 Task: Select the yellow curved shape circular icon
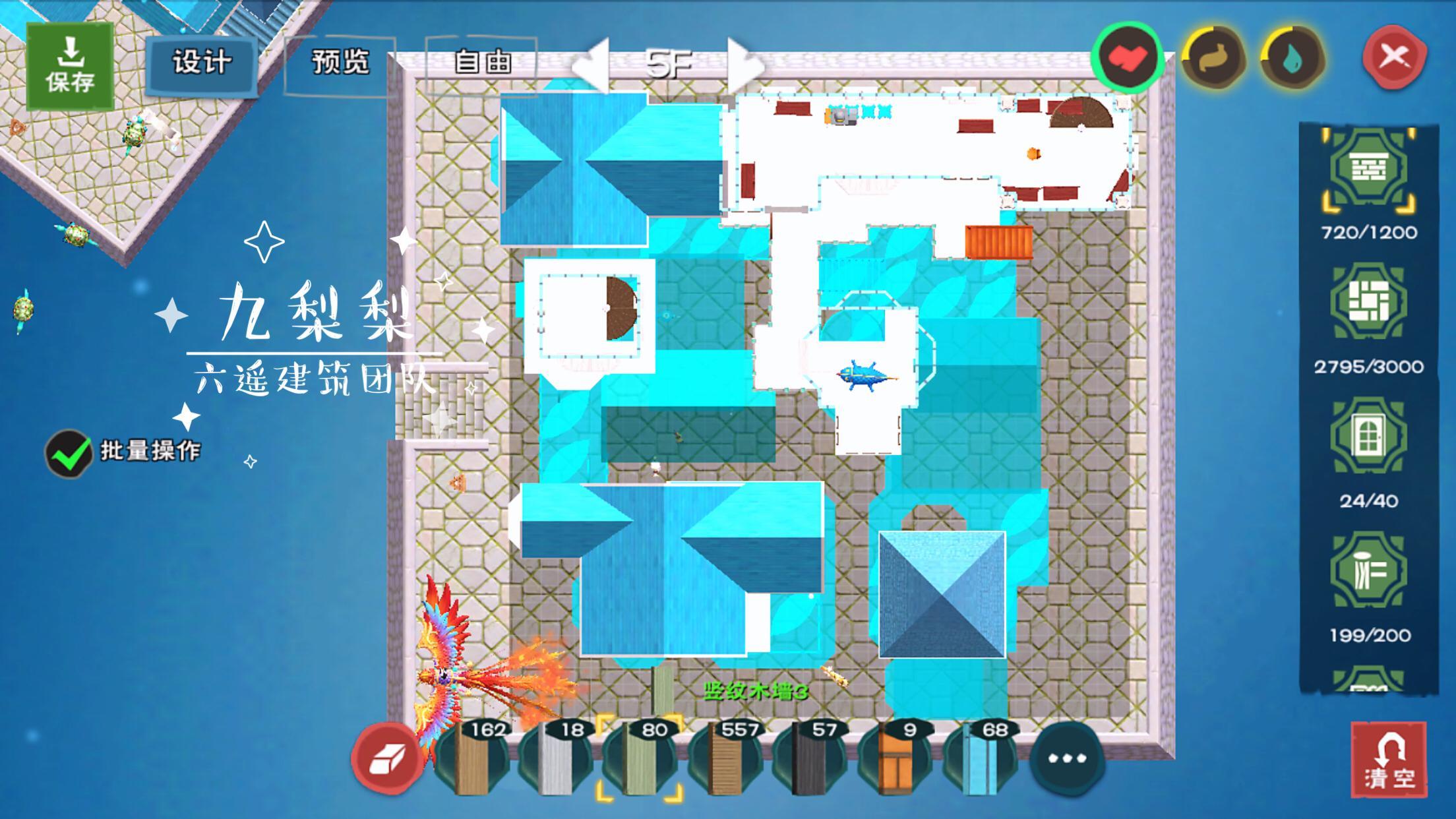click(1213, 59)
